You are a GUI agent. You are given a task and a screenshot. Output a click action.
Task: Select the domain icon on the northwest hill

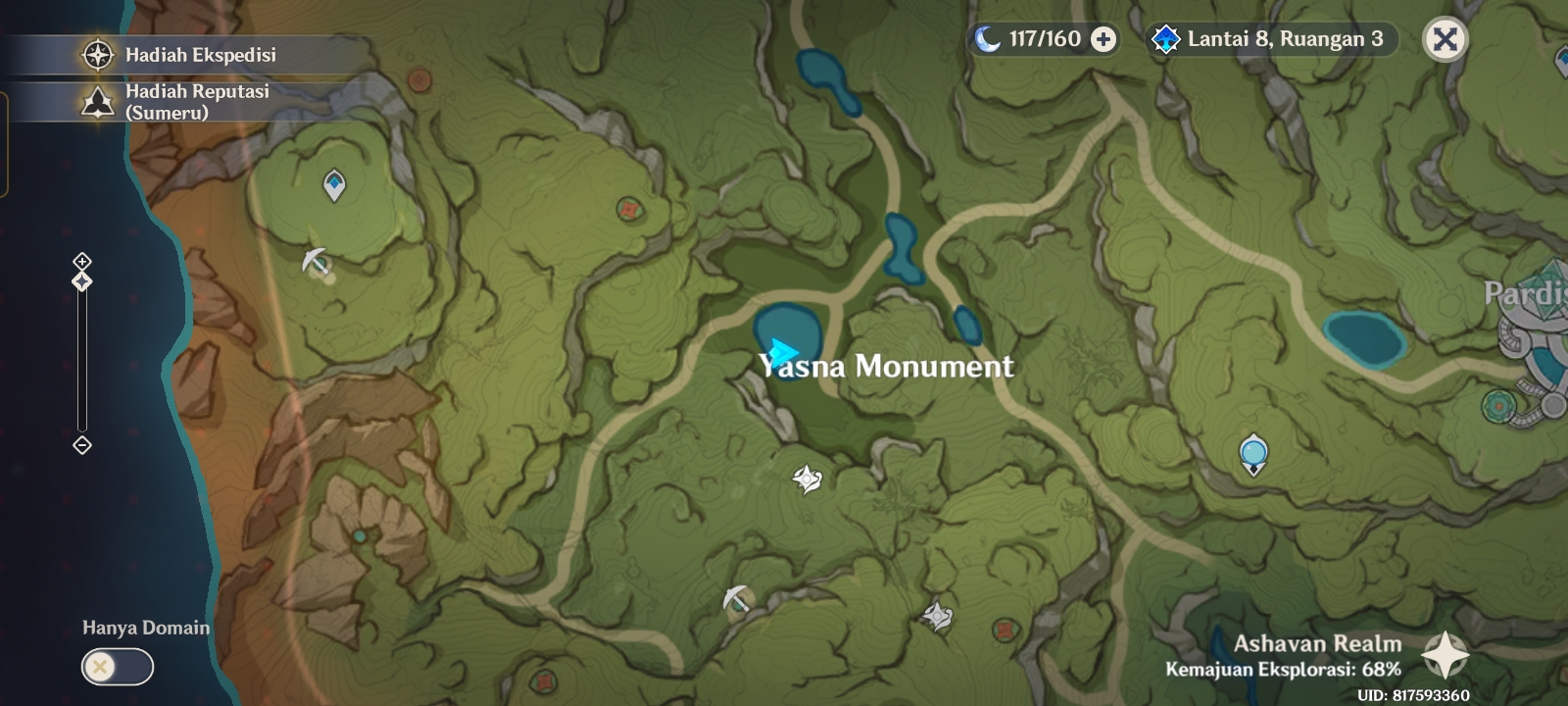(333, 182)
